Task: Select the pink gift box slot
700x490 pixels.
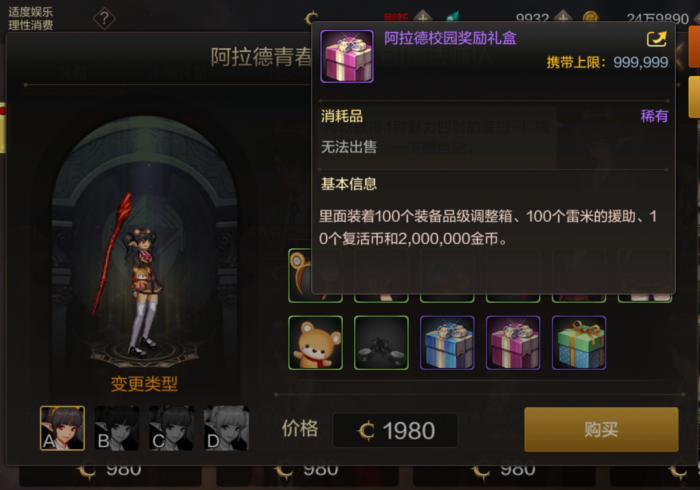Action: [513, 343]
